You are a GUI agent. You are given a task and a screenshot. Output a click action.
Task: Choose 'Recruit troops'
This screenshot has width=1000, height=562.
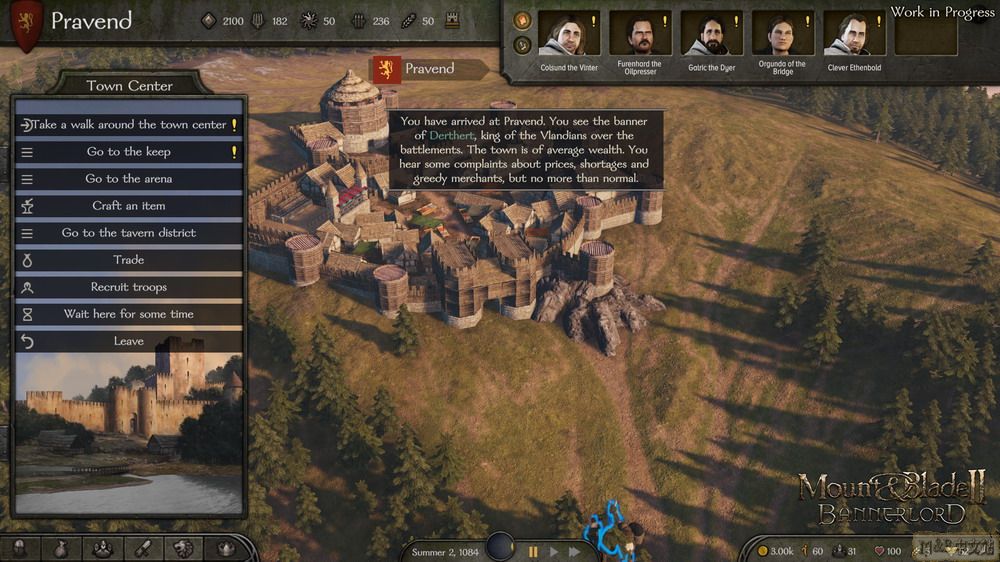click(x=129, y=287)
